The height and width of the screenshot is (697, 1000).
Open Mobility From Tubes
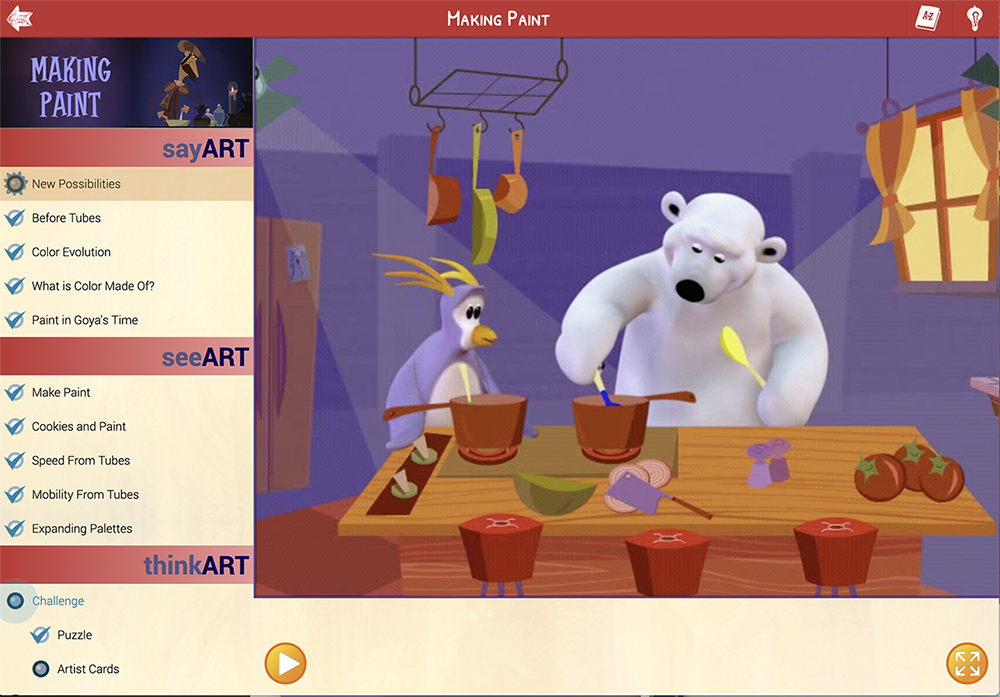(x=85, y=495)
